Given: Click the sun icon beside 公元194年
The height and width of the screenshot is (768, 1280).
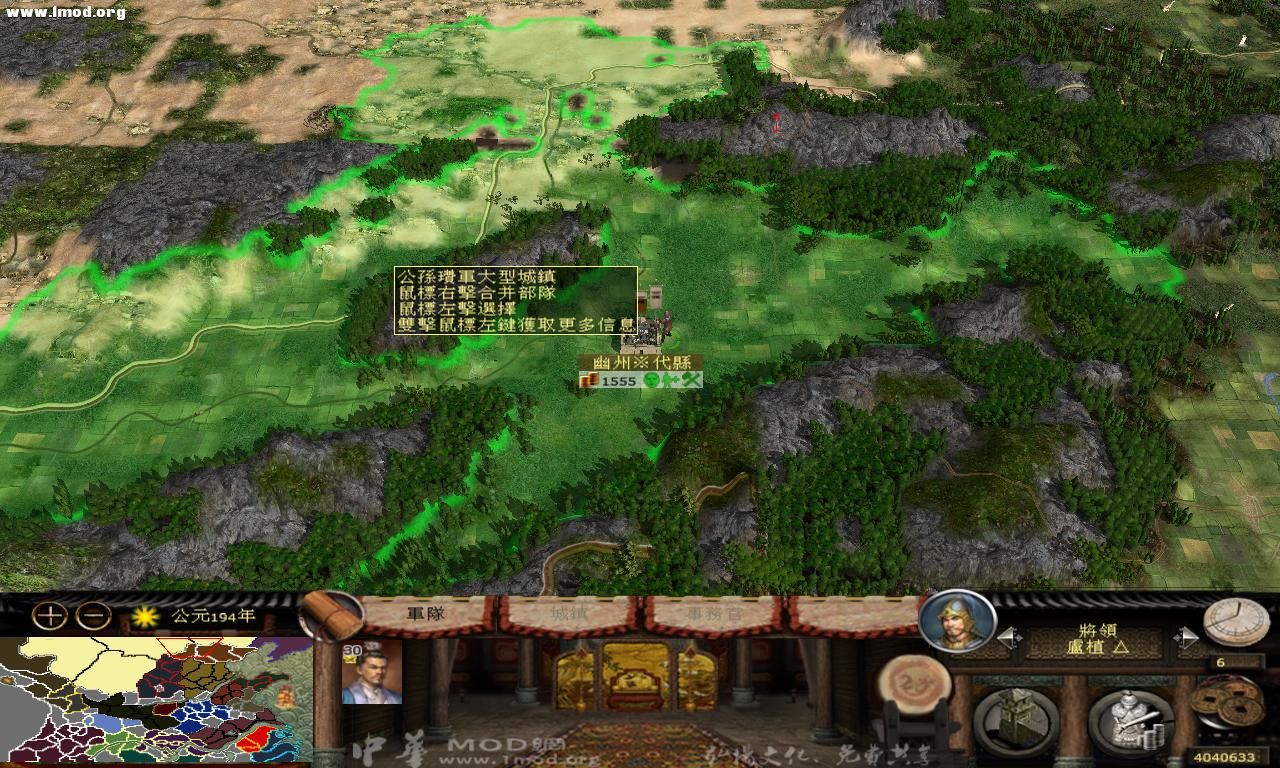Looking at the screenshot, I should point(146,618).
